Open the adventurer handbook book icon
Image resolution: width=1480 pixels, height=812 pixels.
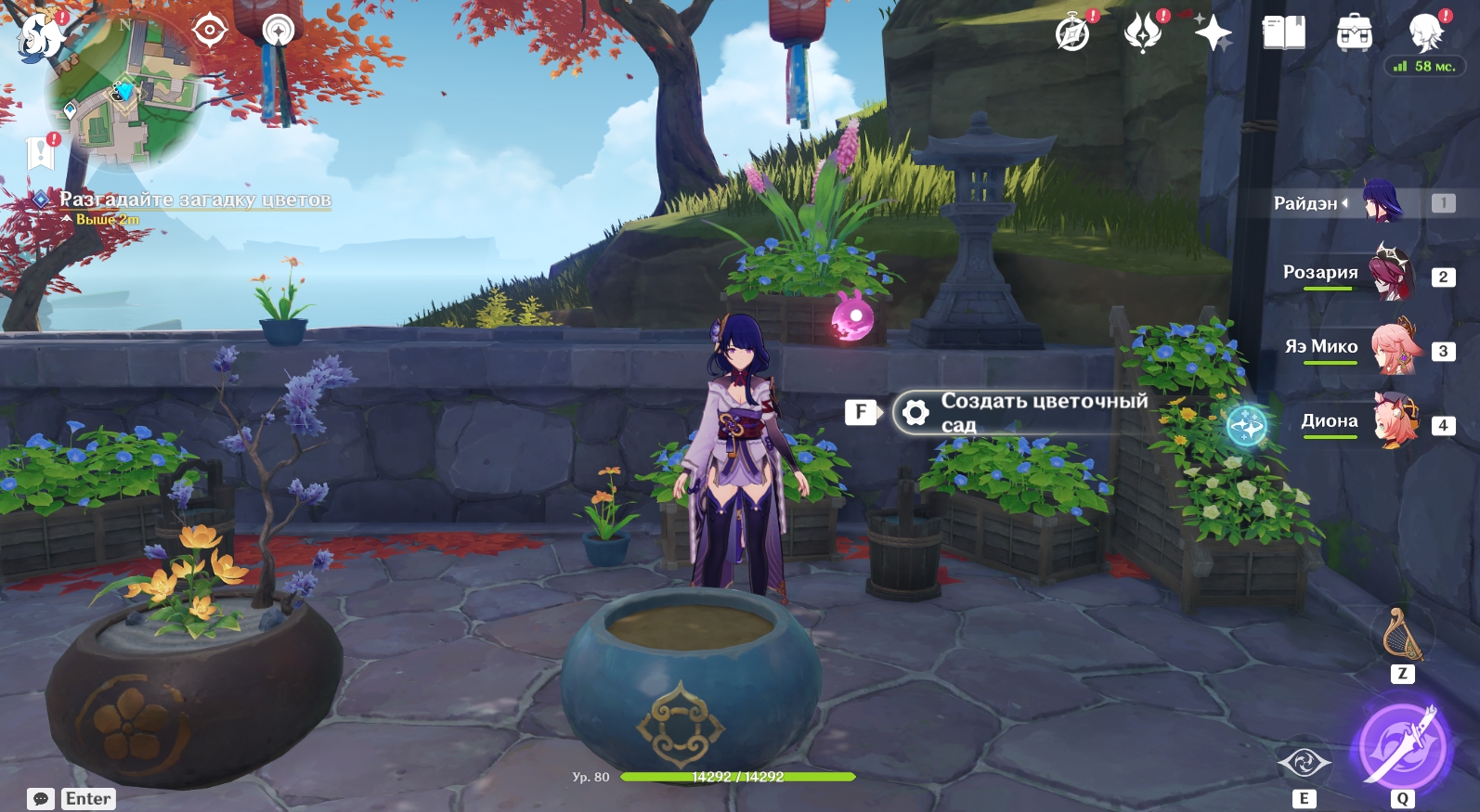tap(1284, 33)
